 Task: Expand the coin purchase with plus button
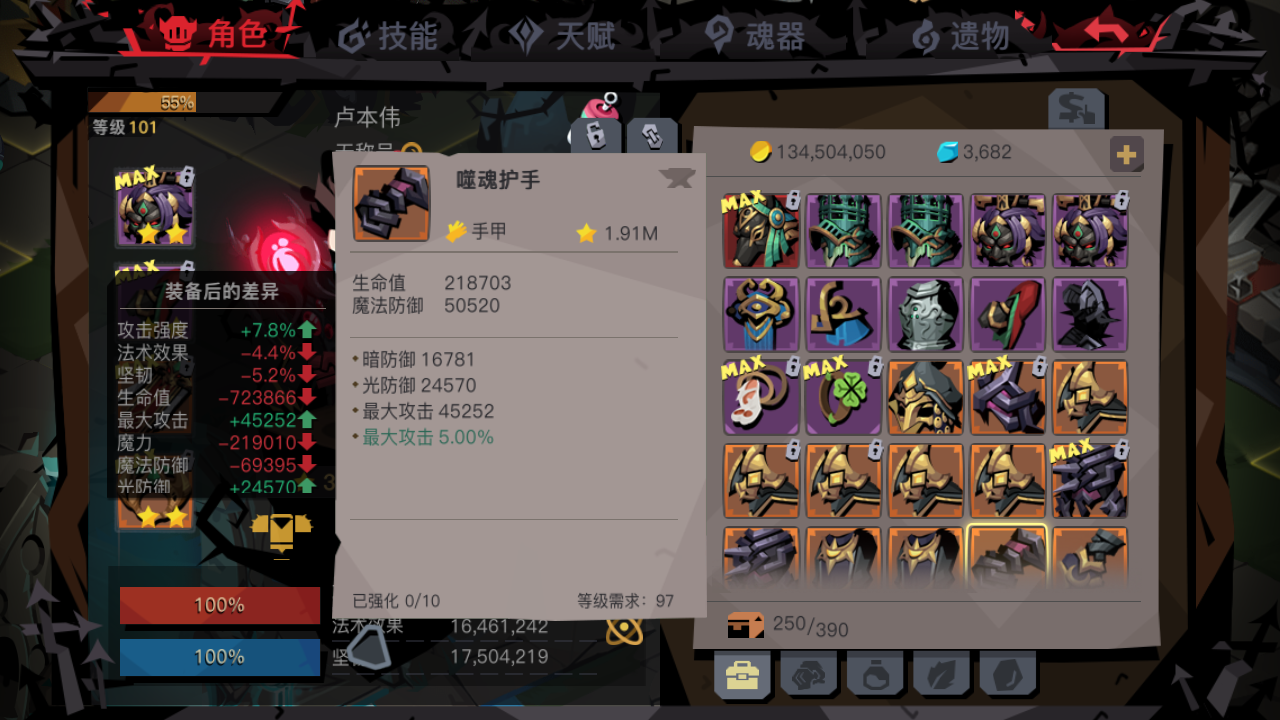(1127, 154)
